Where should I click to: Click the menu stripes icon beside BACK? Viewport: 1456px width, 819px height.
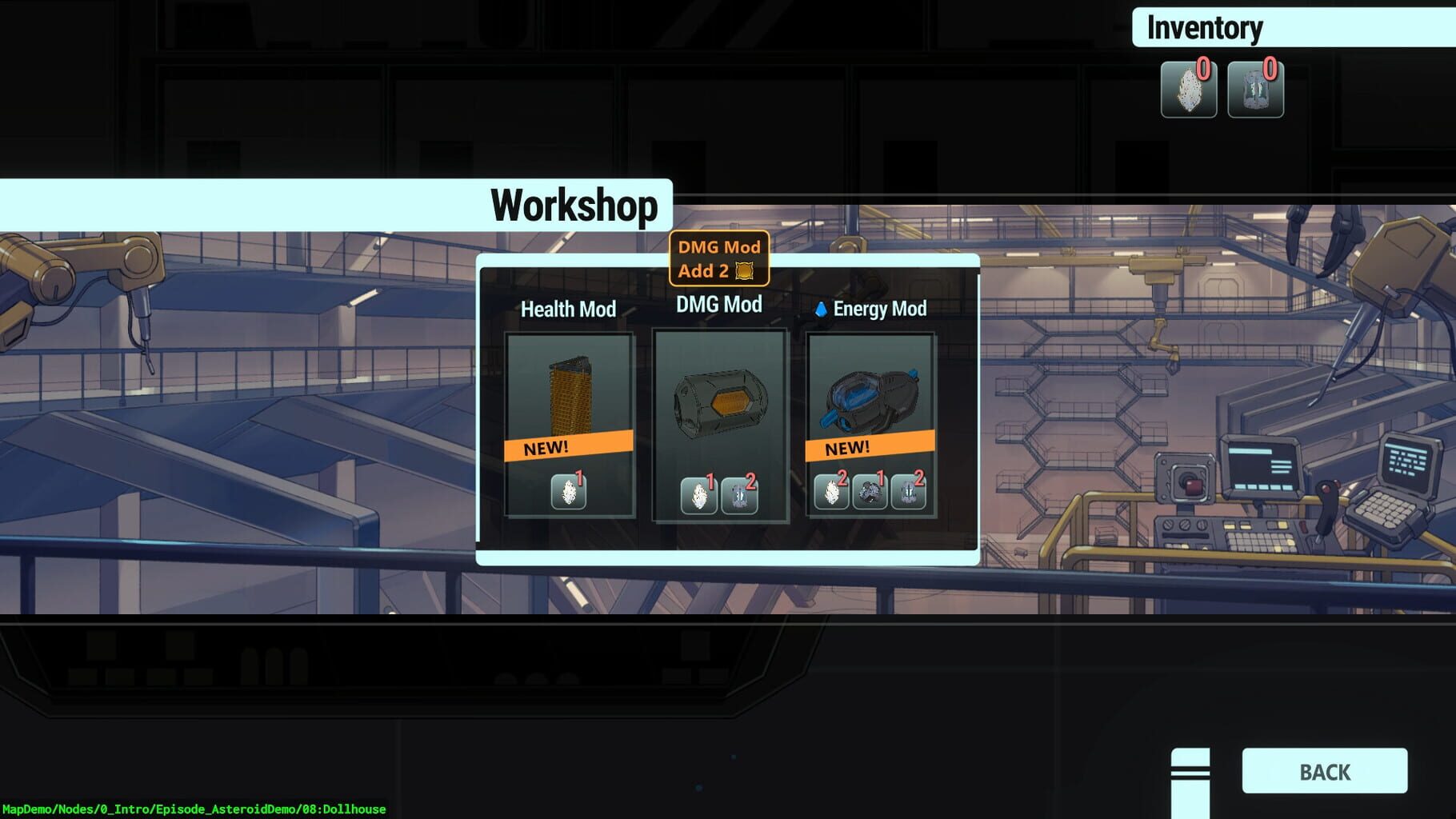(x=1190, y=773)
